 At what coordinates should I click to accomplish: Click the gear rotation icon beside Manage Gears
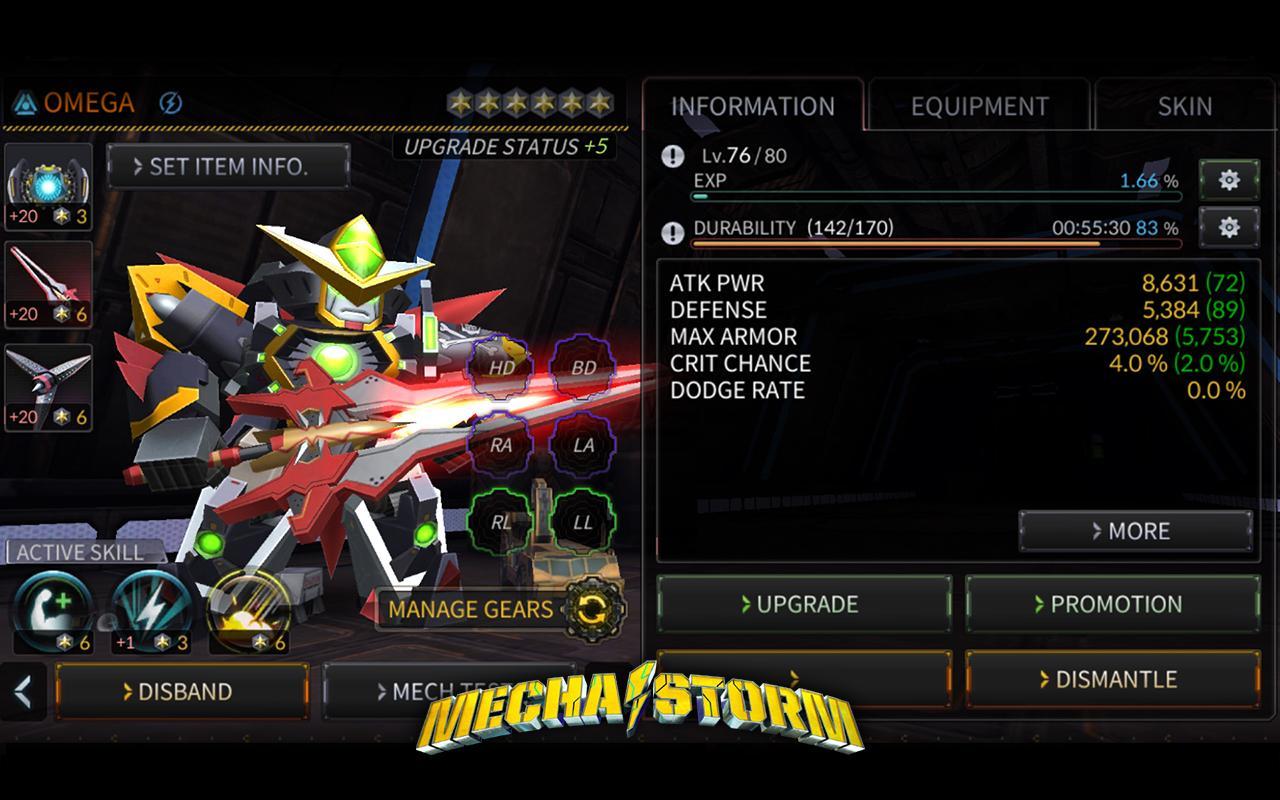592,609
